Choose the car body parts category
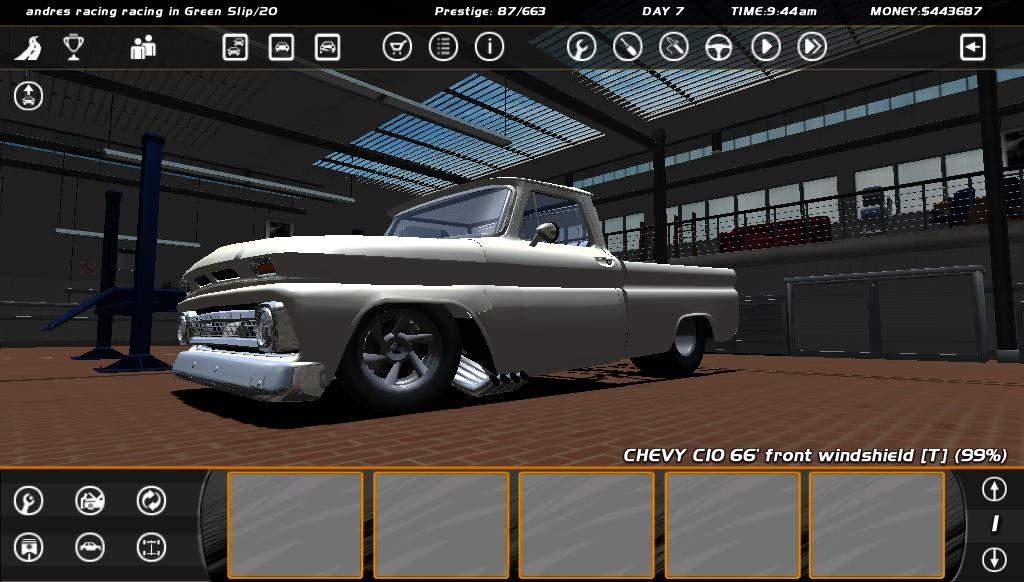This screenshot has width=1024, height=582. (90, 547)
